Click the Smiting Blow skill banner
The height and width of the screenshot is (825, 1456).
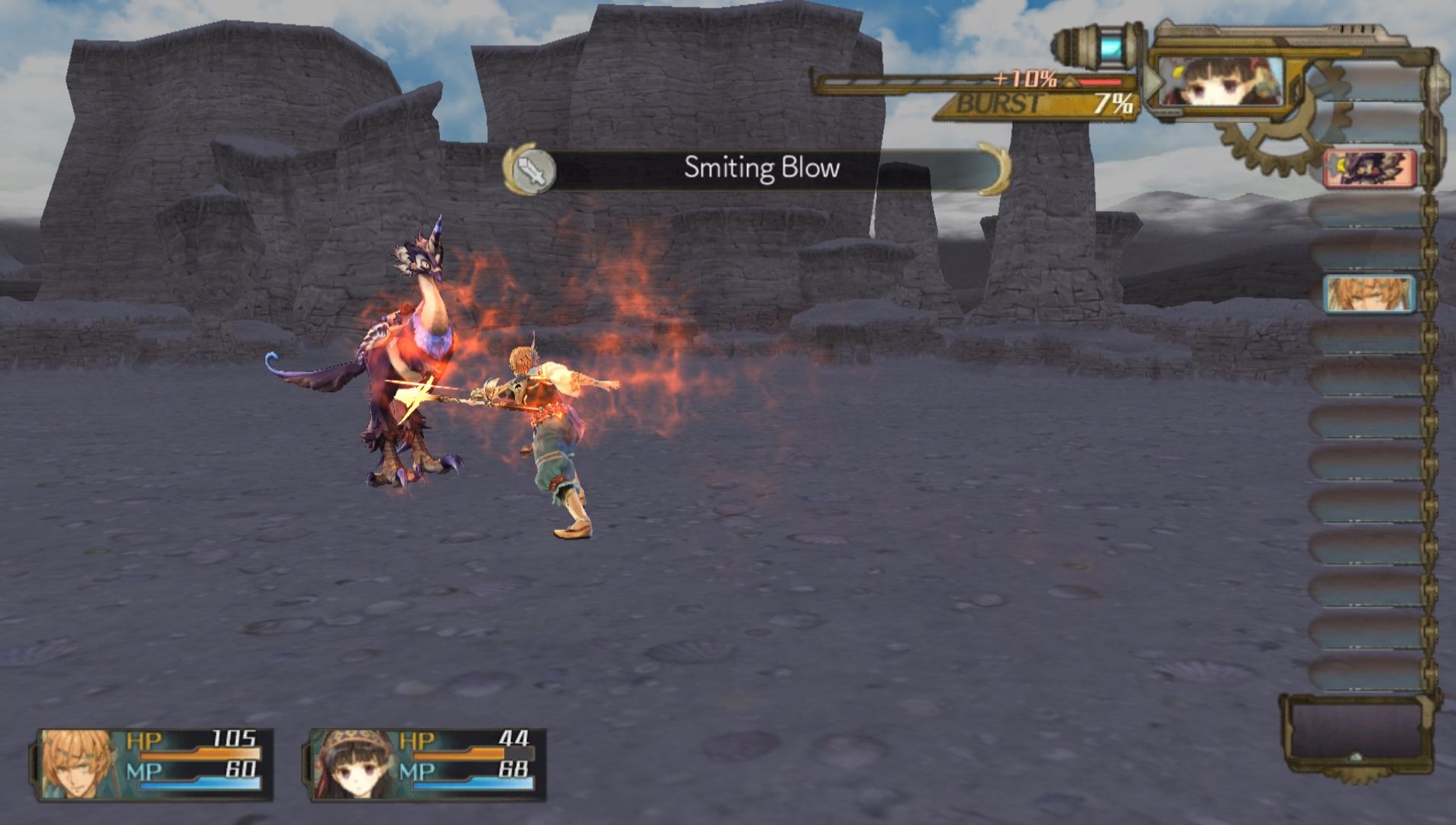click(x=761, y=168)
